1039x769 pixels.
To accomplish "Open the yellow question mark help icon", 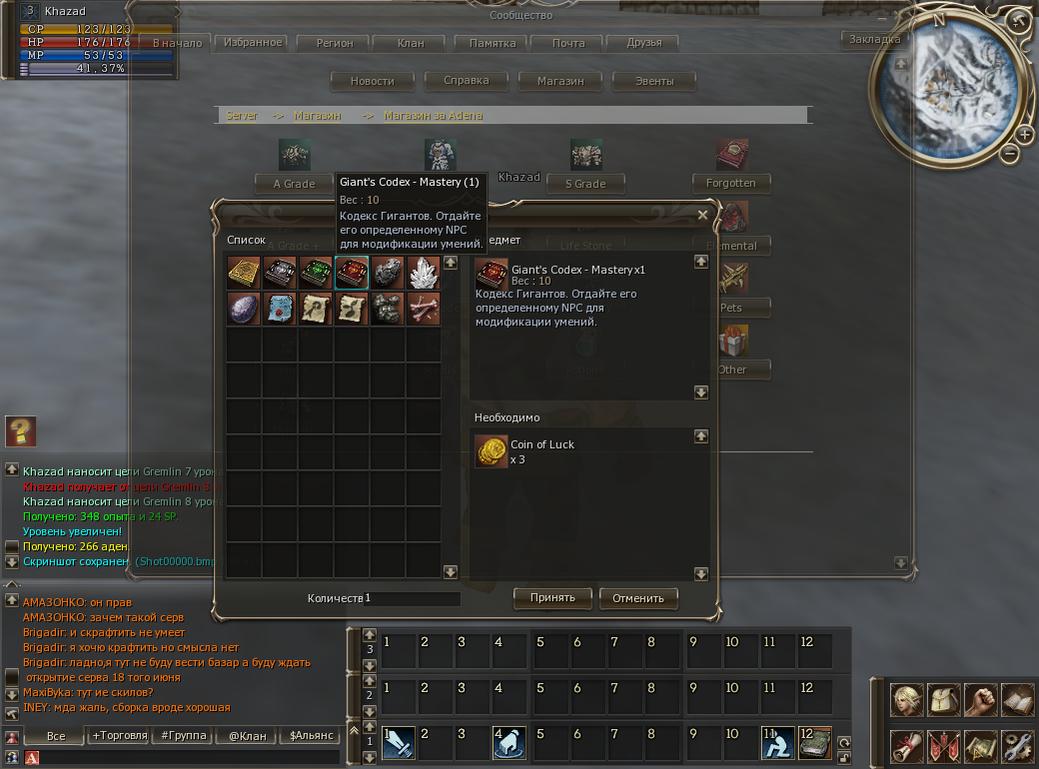I will (x=21, y=431).
